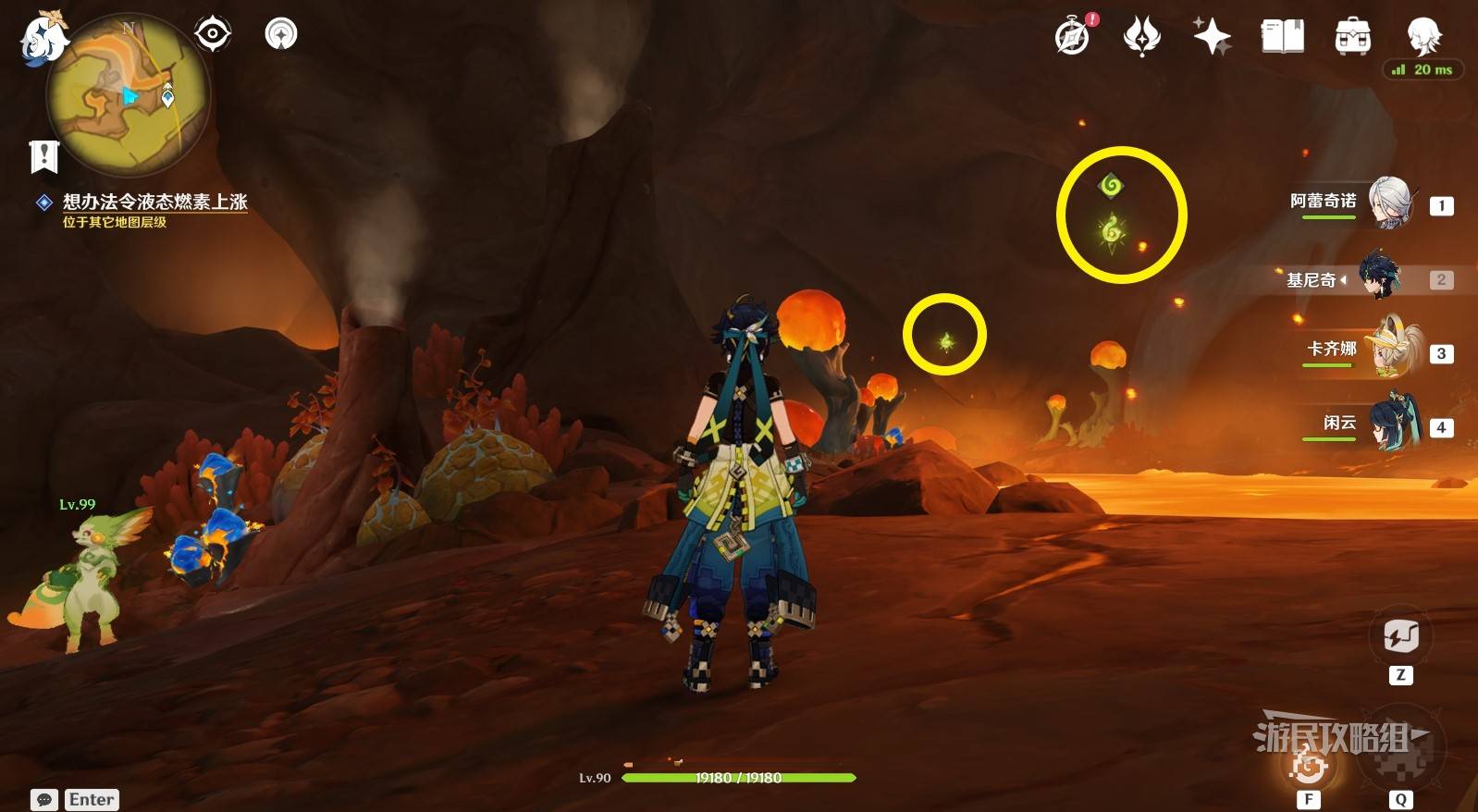Use the gadget icon above Z
Image resolution: width=1478 pixels, height=812 pixels.
pyautogui.click(x=1400, y=636)
